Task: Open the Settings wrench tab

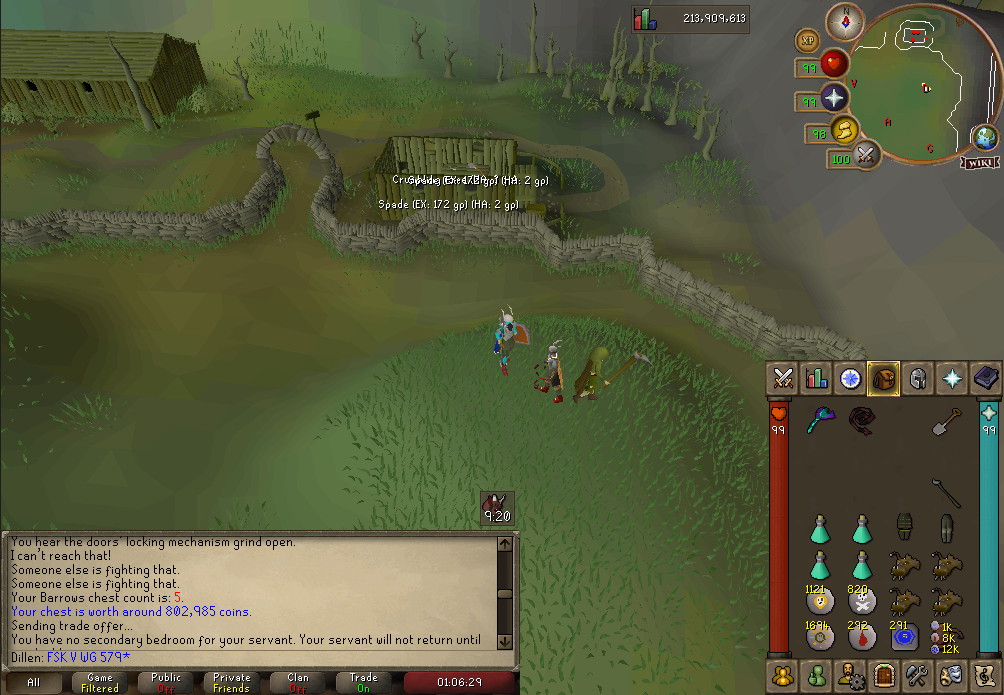Action: tap(917, 675)
